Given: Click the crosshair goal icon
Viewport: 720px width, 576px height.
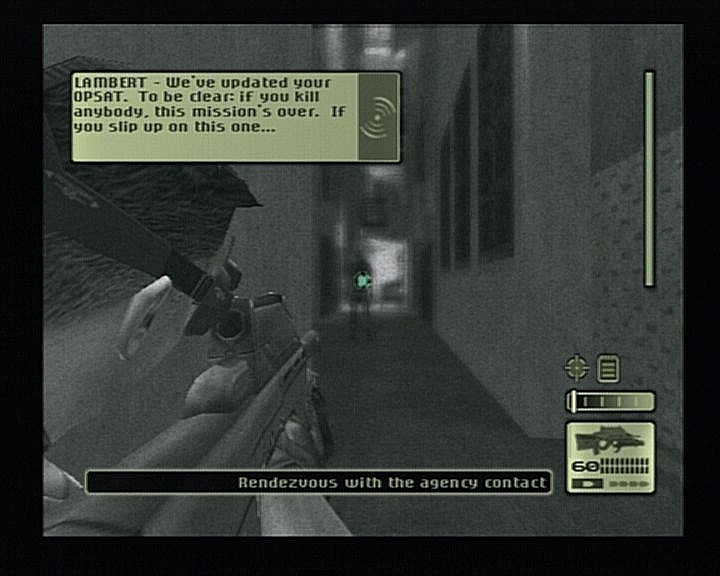Looking at the screenshot, I should point(576,368).
